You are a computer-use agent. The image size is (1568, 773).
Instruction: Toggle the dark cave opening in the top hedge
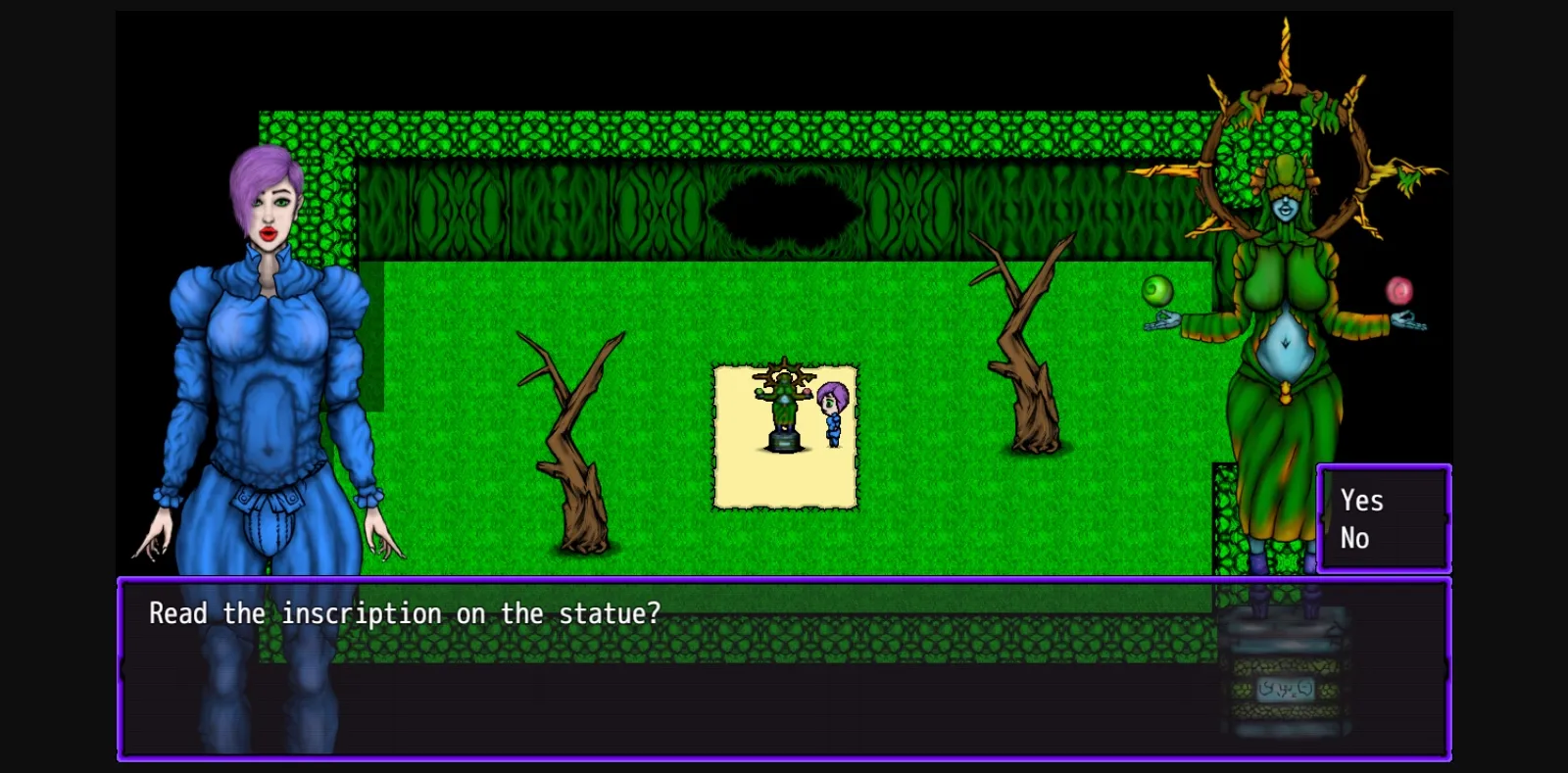click(784, 209)
